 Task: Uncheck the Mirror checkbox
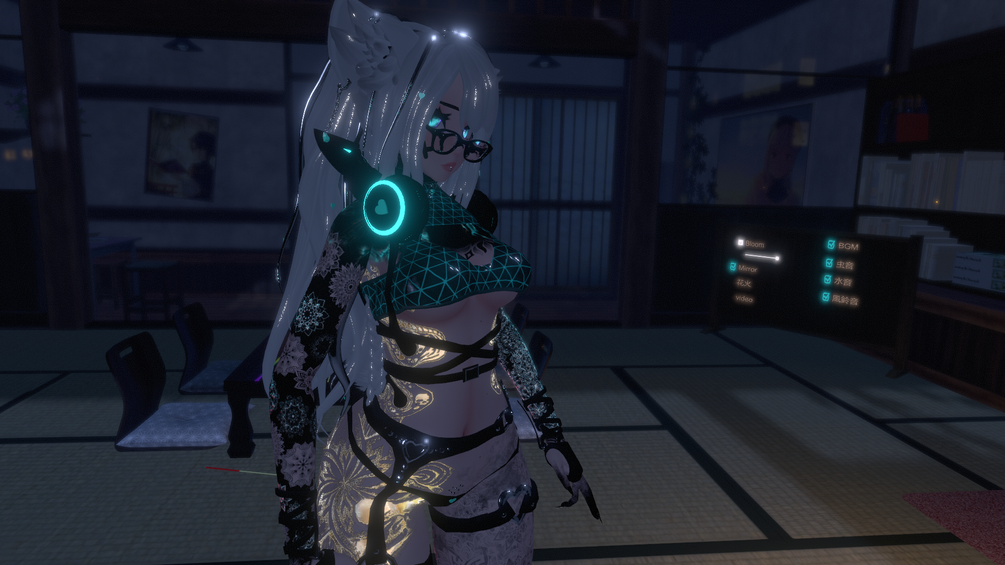tap(733, 269)
